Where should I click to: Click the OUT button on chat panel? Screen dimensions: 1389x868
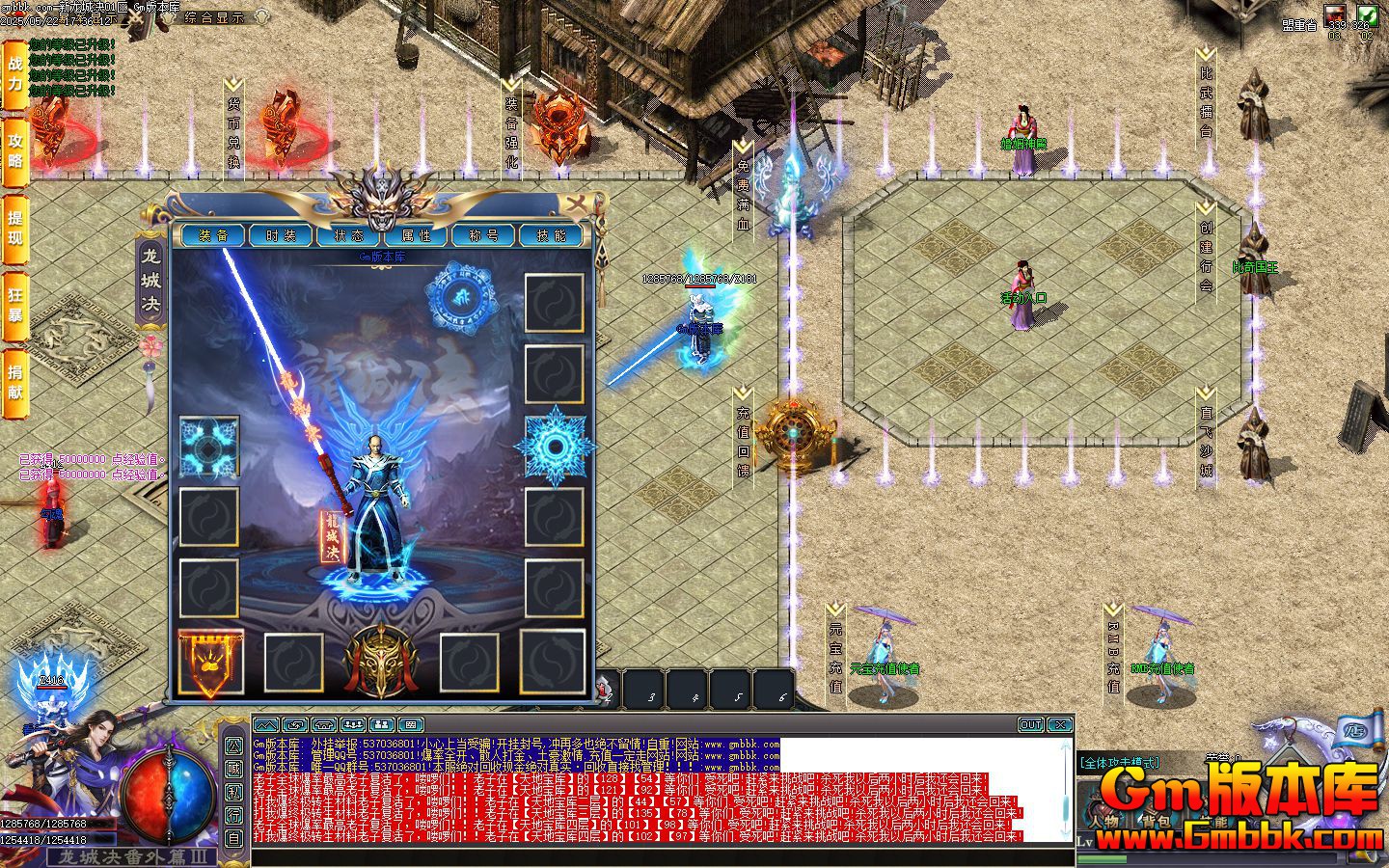(1031, 724)
